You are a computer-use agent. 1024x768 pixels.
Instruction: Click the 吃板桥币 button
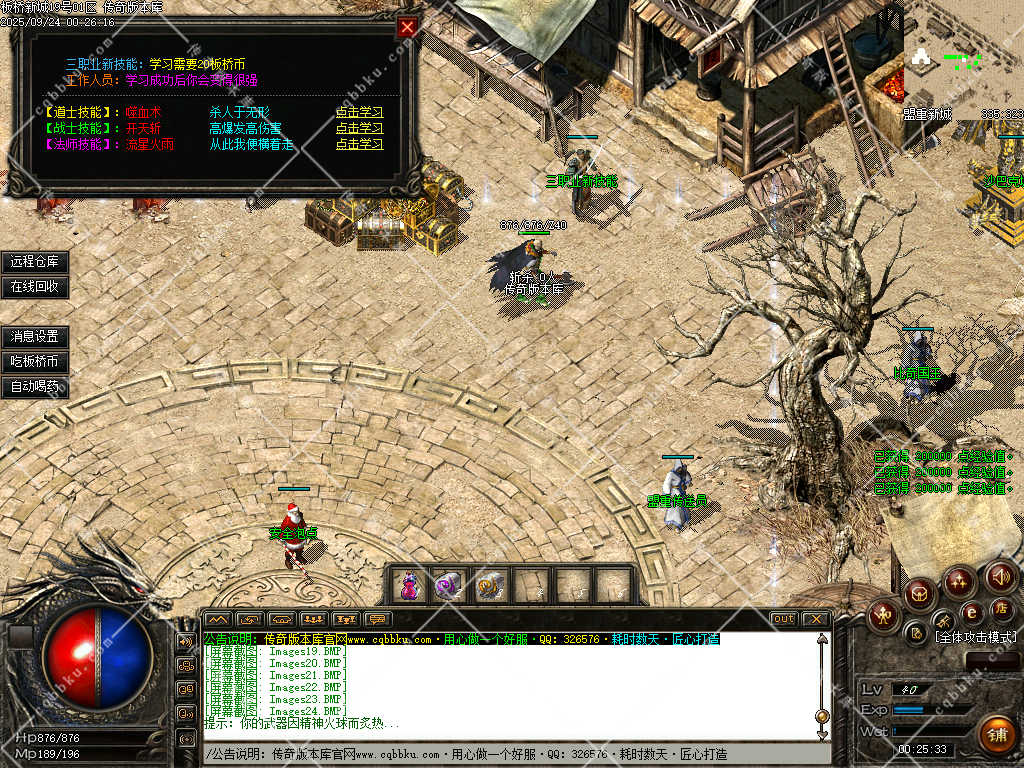pos(35,362)
